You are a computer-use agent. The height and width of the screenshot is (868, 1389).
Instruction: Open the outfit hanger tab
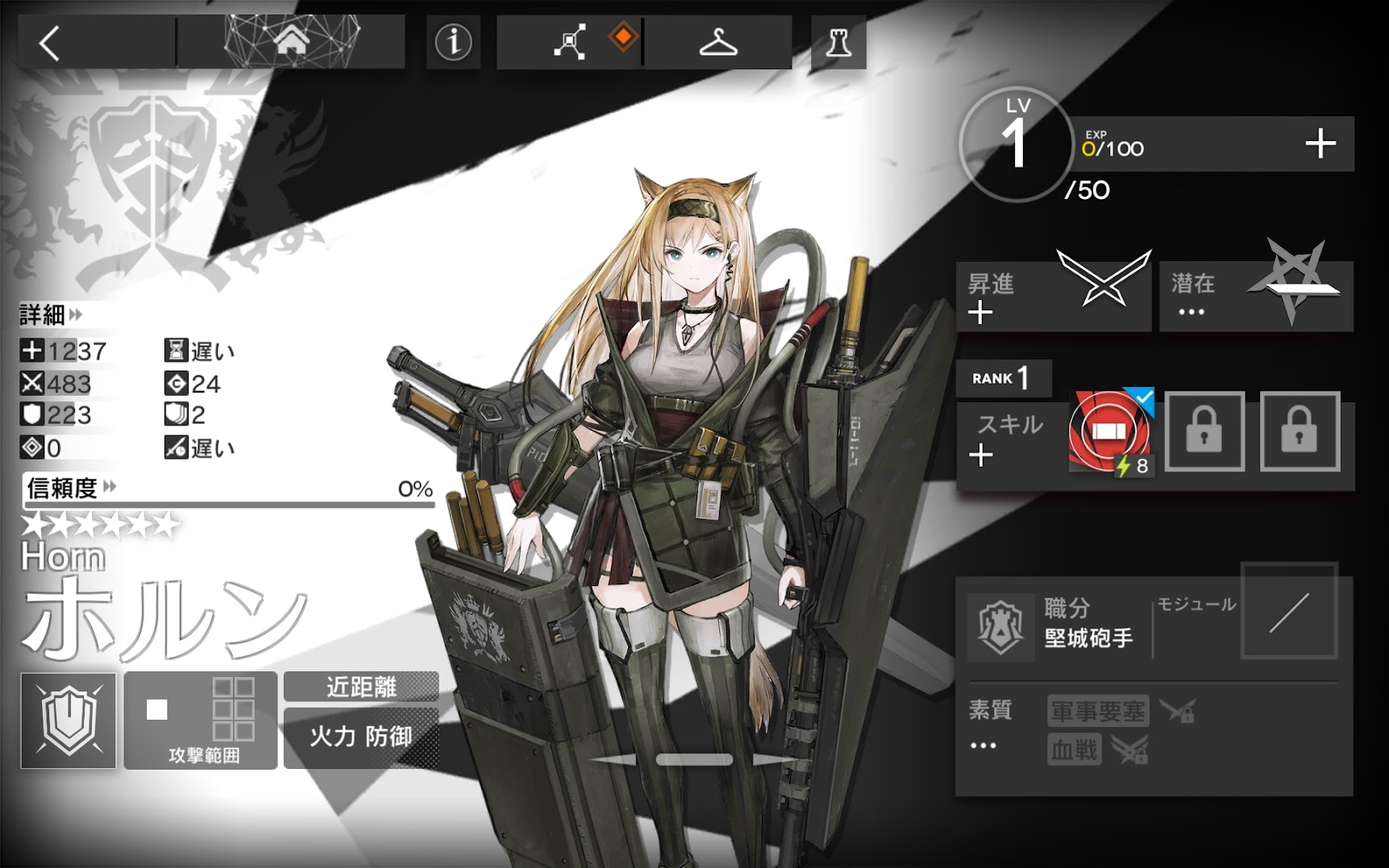[717, 42]
